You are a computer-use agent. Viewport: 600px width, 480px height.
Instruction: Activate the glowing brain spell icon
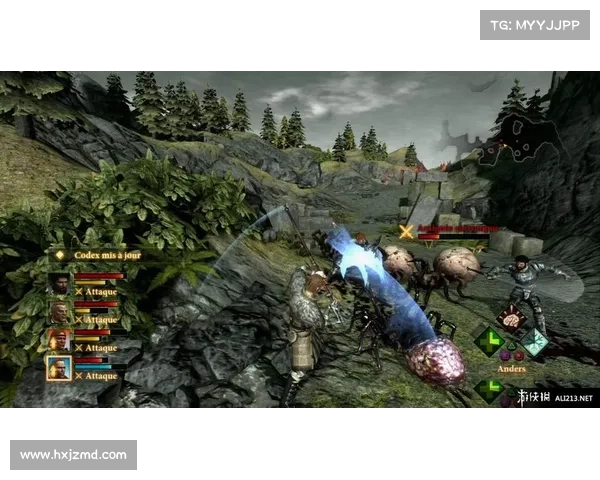coord(511,317)
